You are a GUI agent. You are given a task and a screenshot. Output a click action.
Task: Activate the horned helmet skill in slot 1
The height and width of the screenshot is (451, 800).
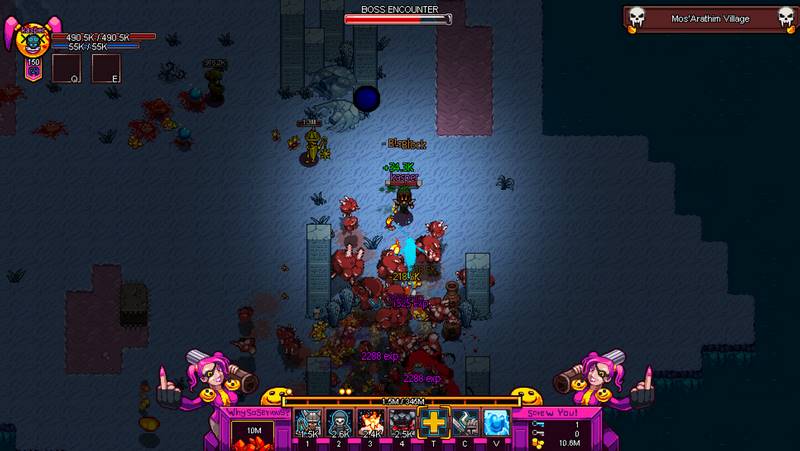tap(309, 423)
